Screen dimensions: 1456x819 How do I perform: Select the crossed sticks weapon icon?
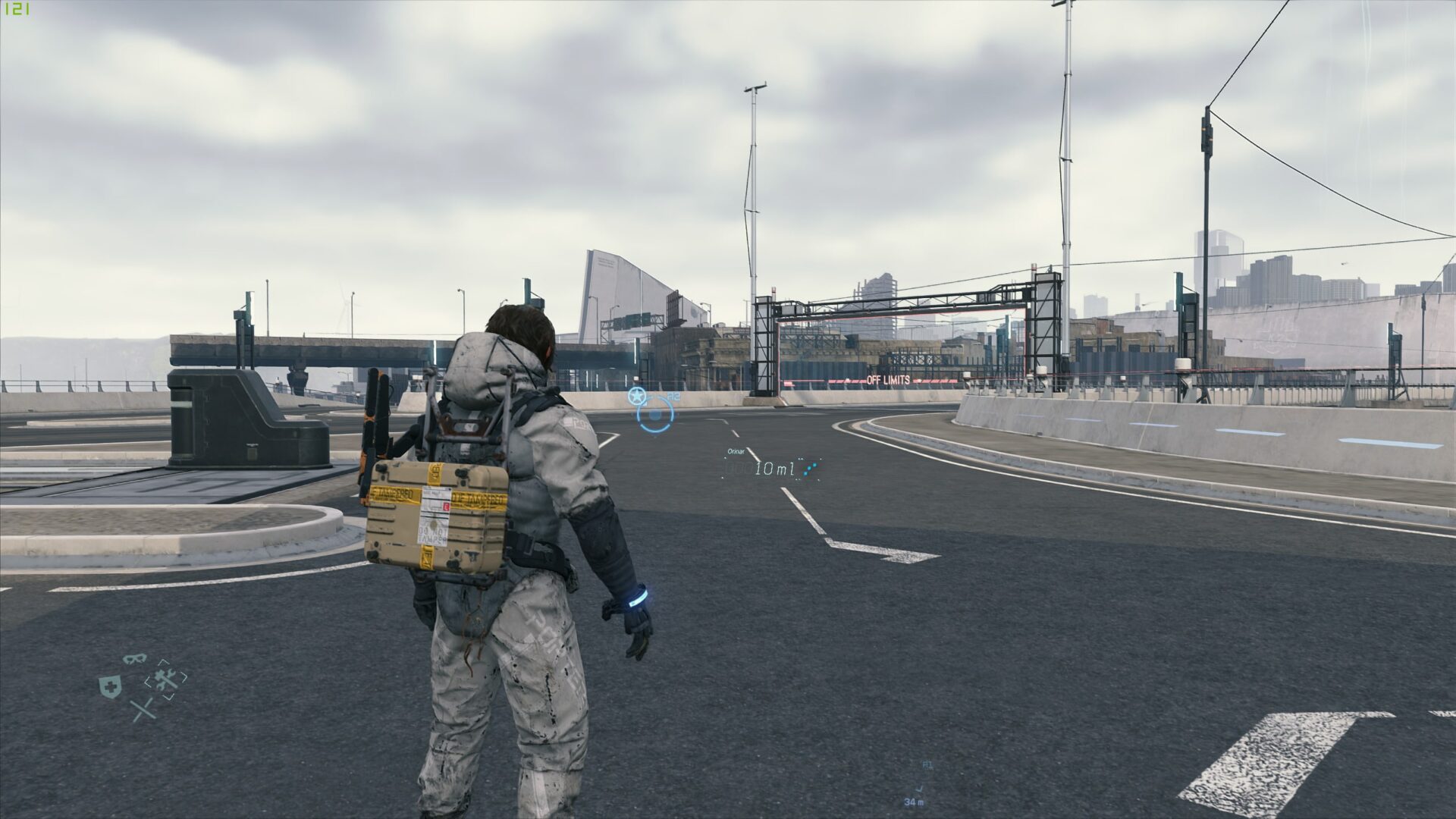tap(143, 711)
